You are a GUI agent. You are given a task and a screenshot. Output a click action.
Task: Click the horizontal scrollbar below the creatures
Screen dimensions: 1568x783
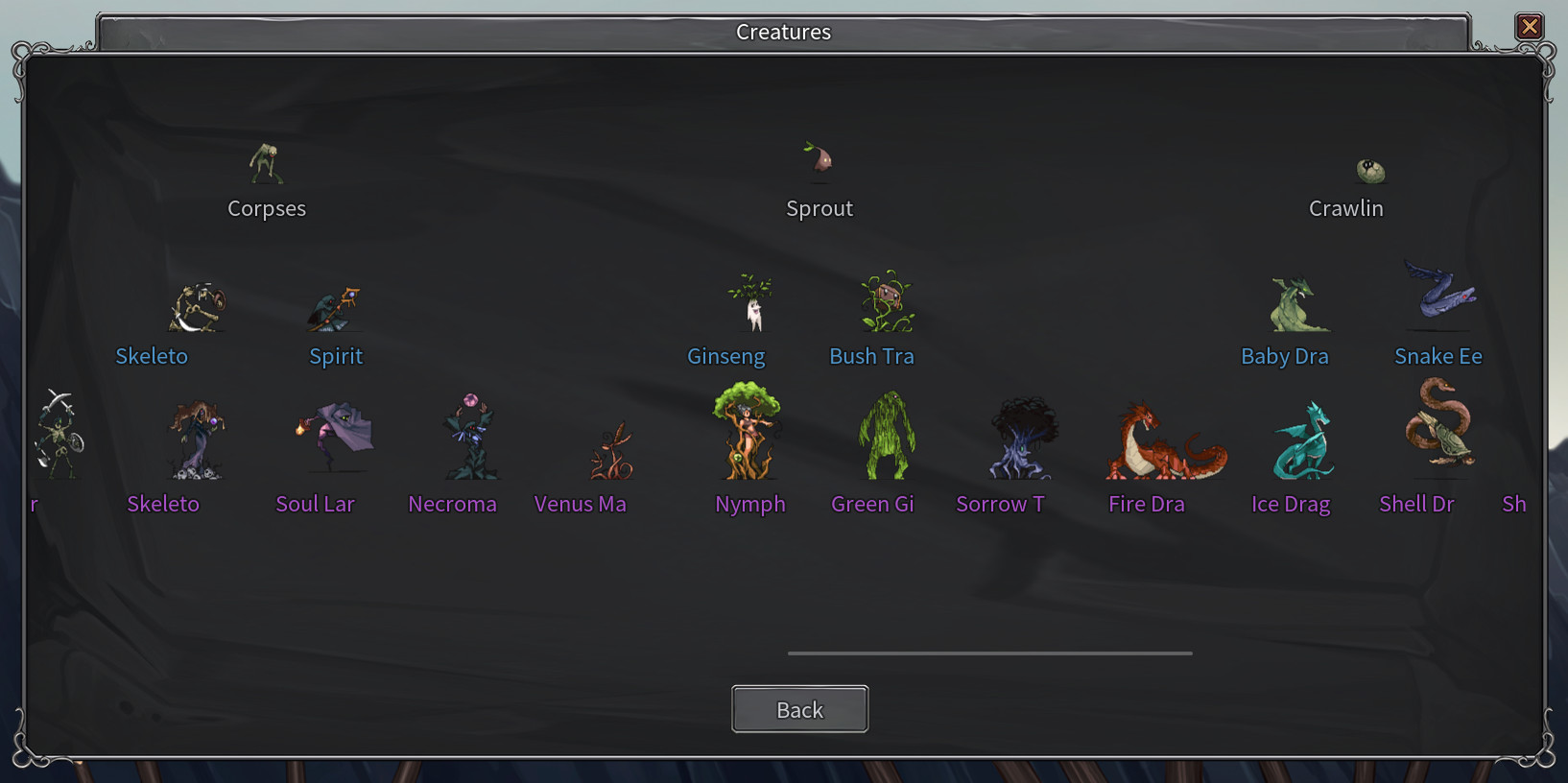988,653
